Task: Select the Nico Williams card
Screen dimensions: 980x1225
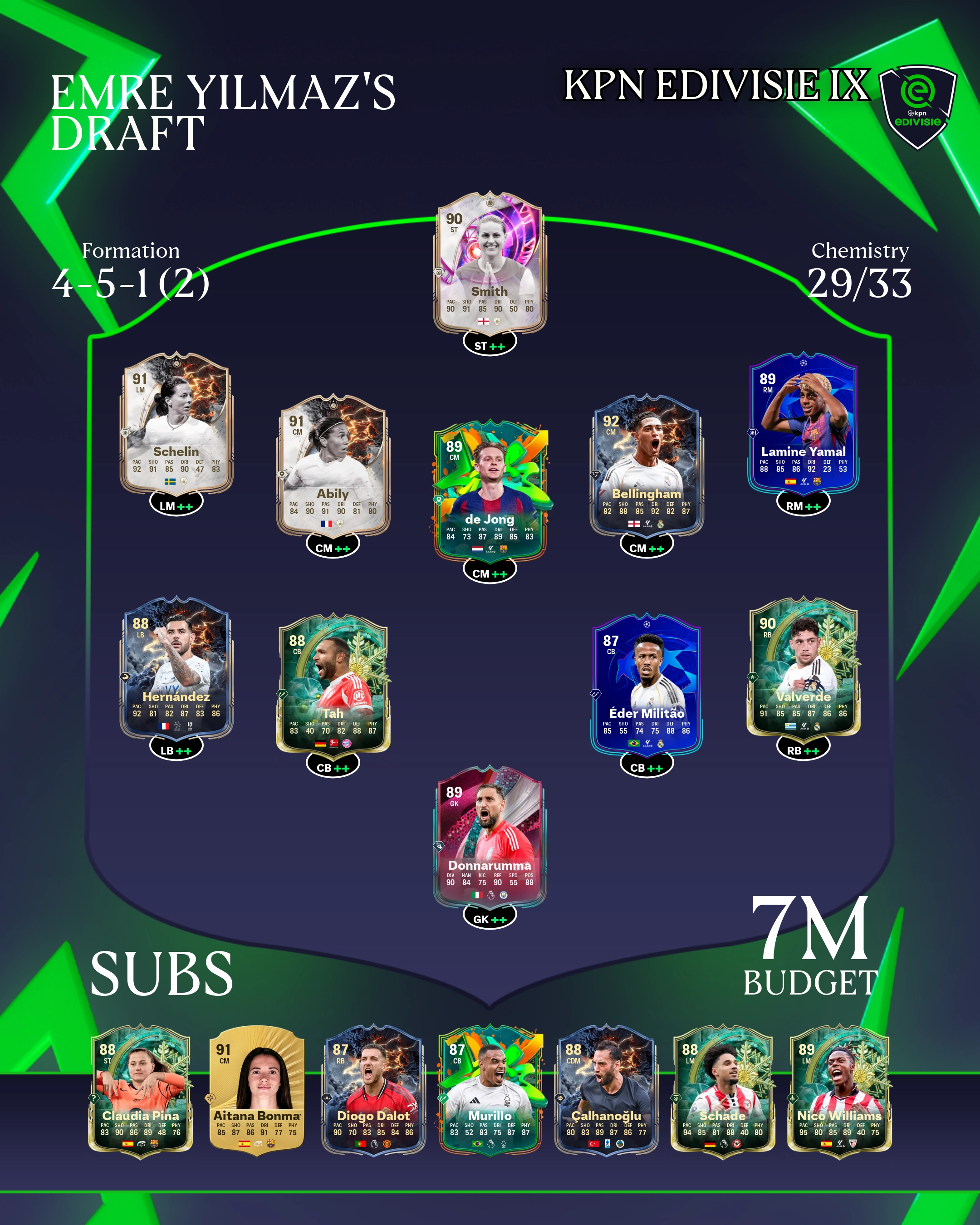Action: (839, 1090)
